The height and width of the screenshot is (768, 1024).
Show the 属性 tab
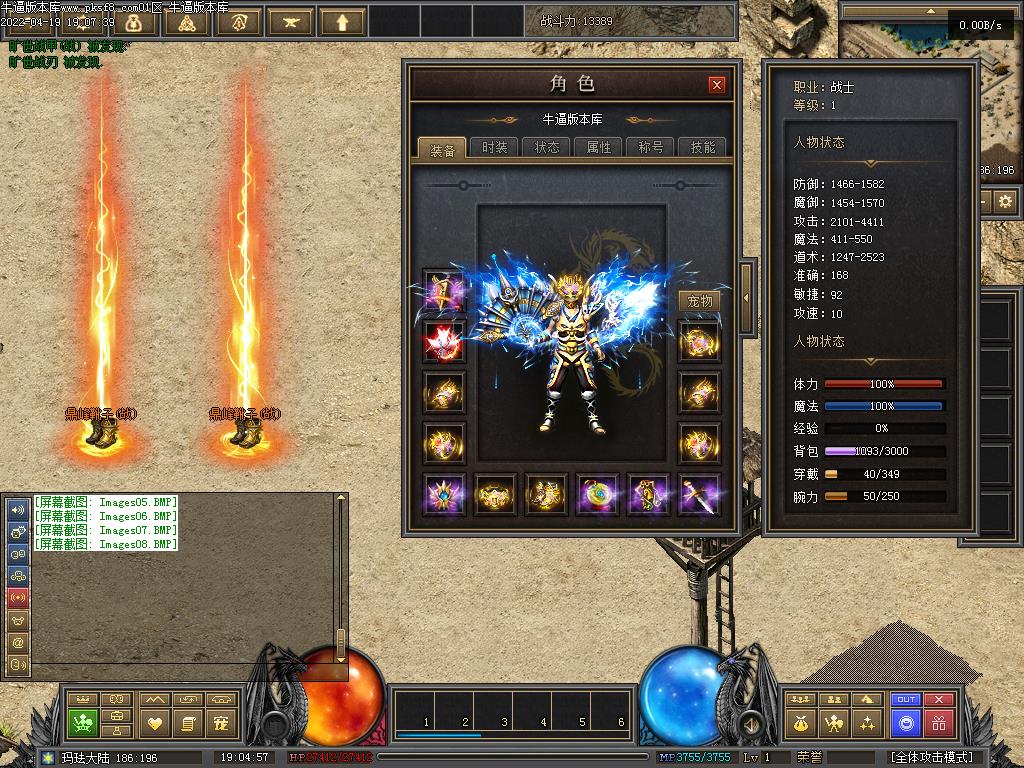[x=599, y=147]
